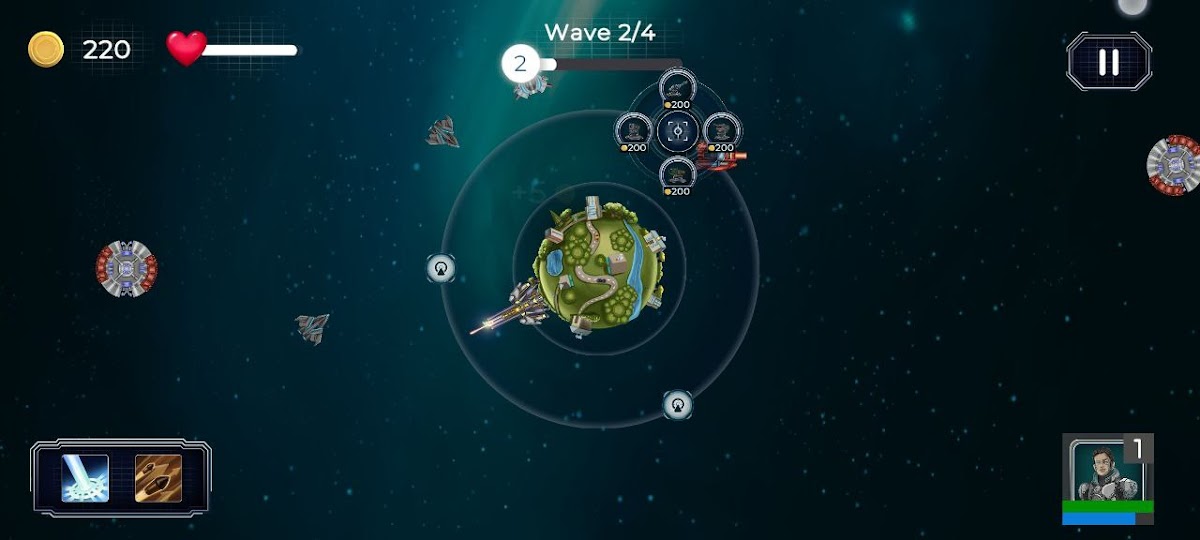
Task: Activate the light beam strike ability
Action: coord(85,478)
